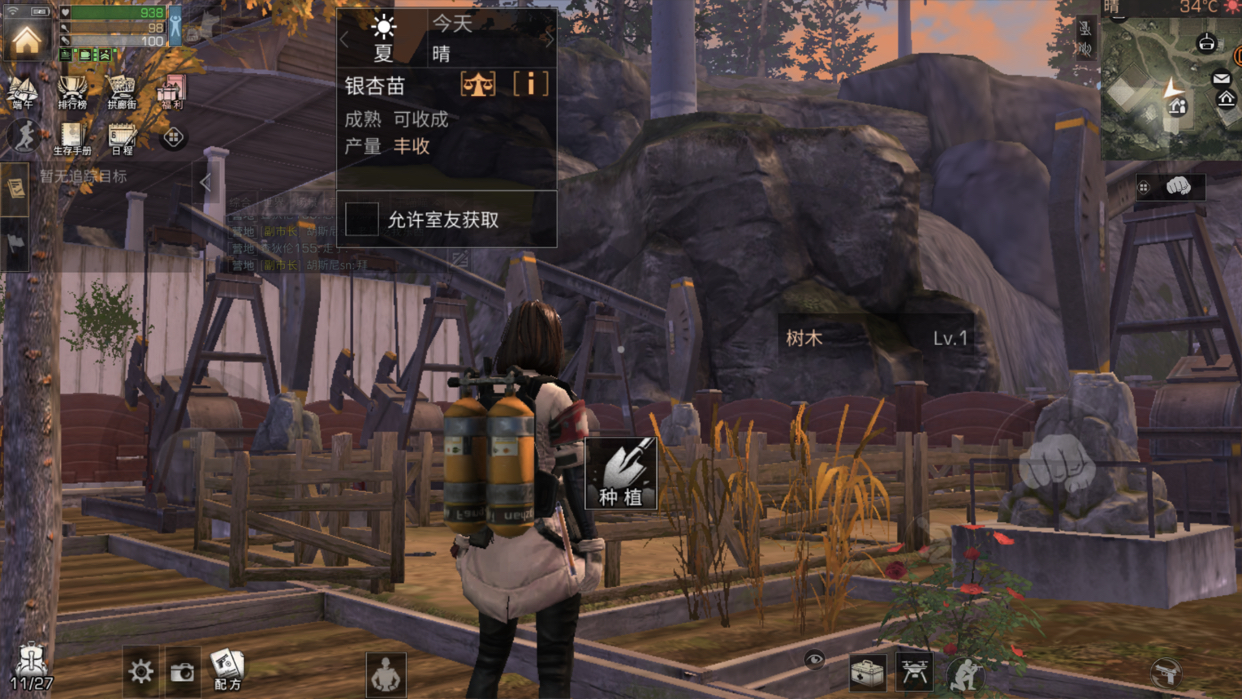Open the camera screenshot mode
Viewport: 1242px width, 699px height.
[182, 672]
